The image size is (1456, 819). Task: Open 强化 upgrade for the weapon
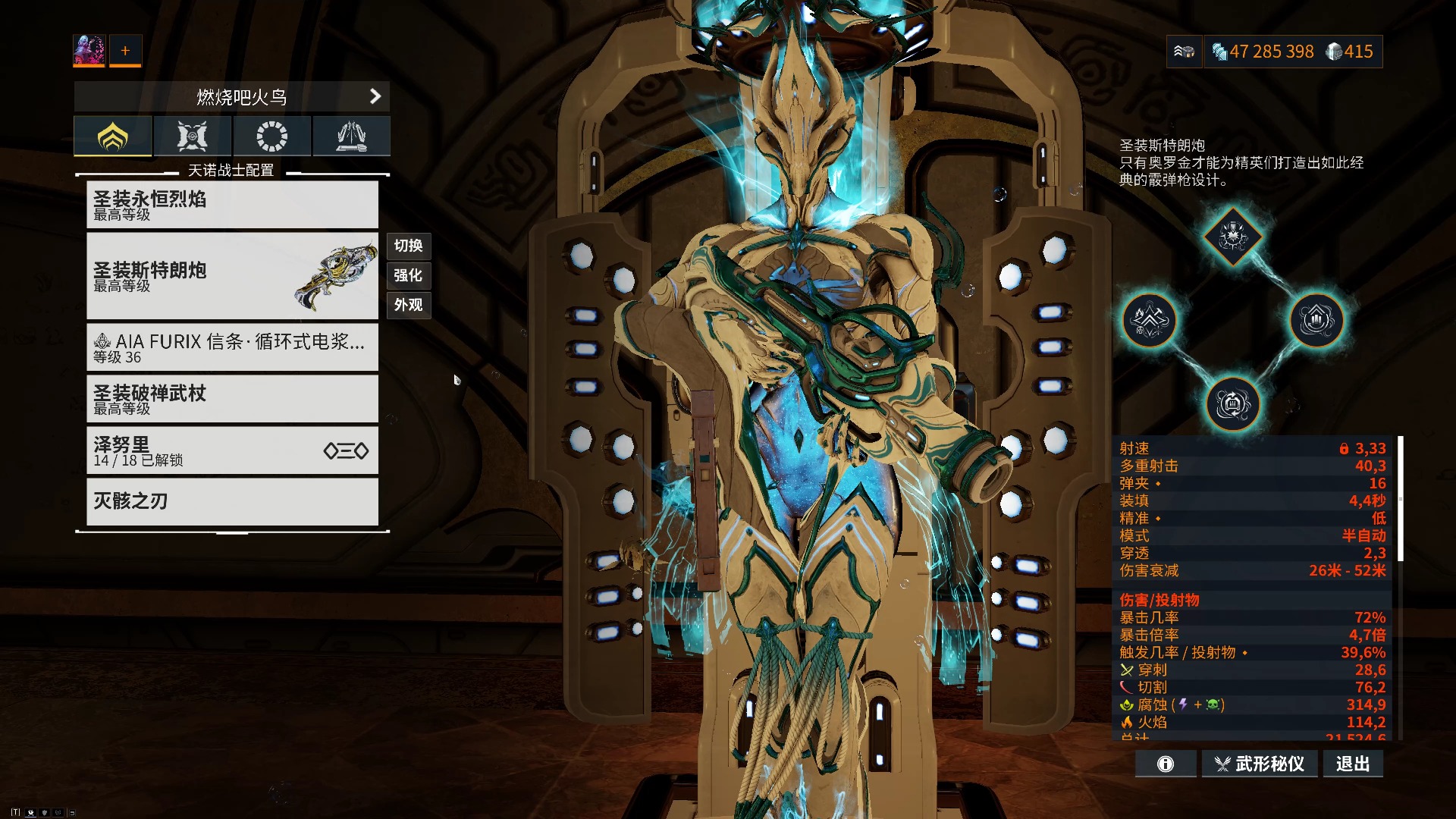pyautogui.click(x=409, y=275)
